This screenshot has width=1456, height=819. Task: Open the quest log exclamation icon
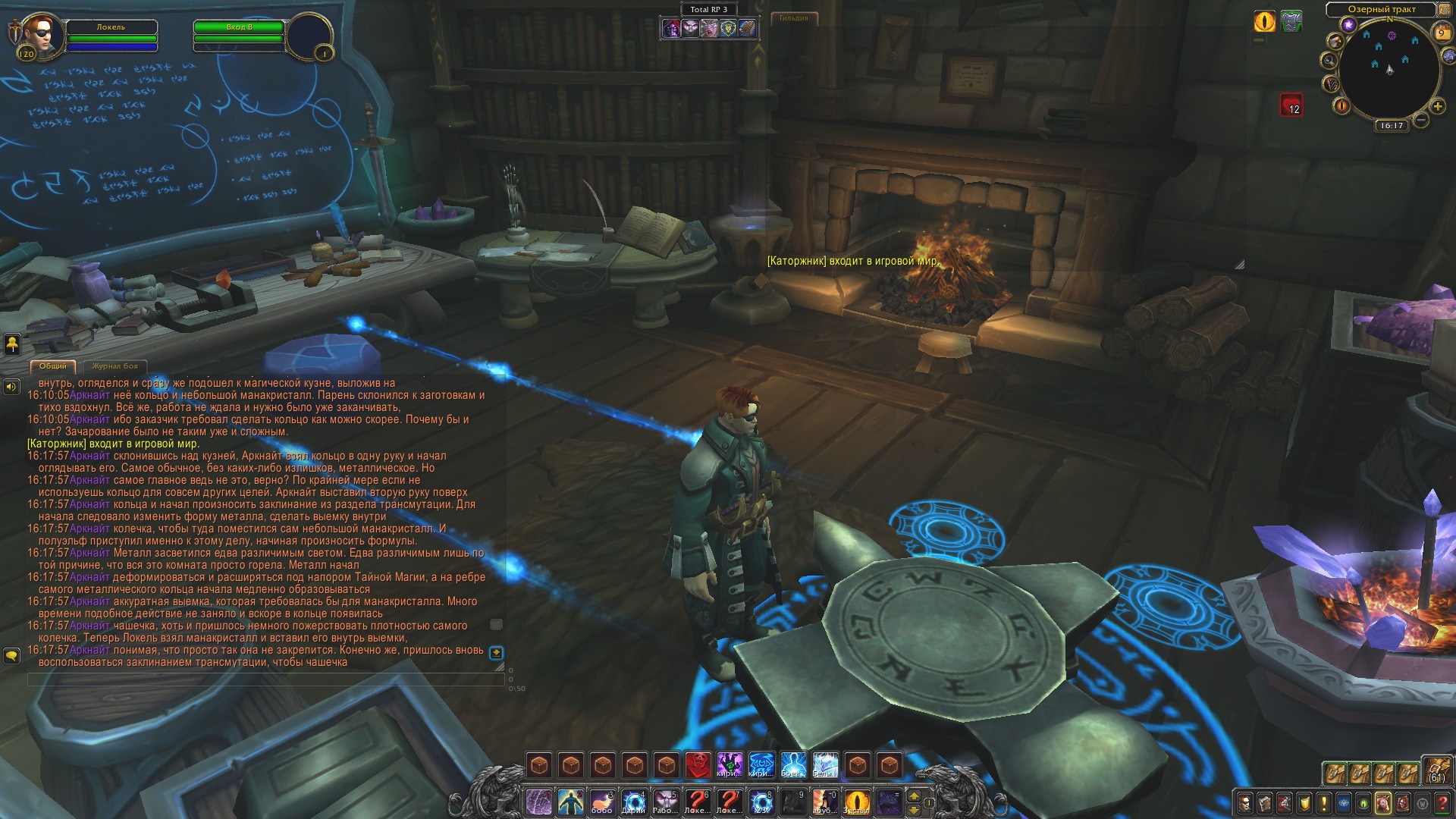tap(1324, 803)
